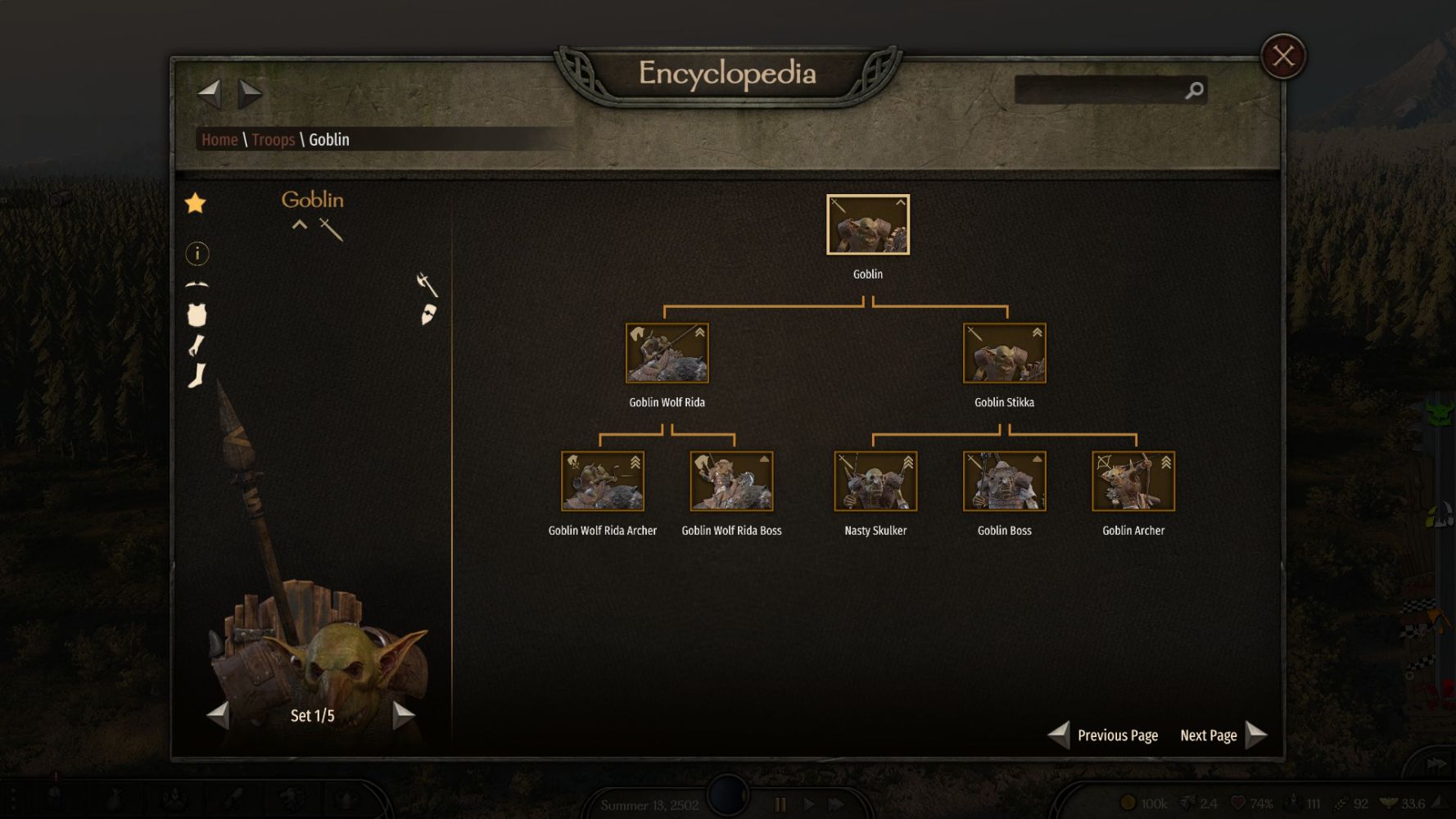Show the previous equipment set

click(219, 715)
